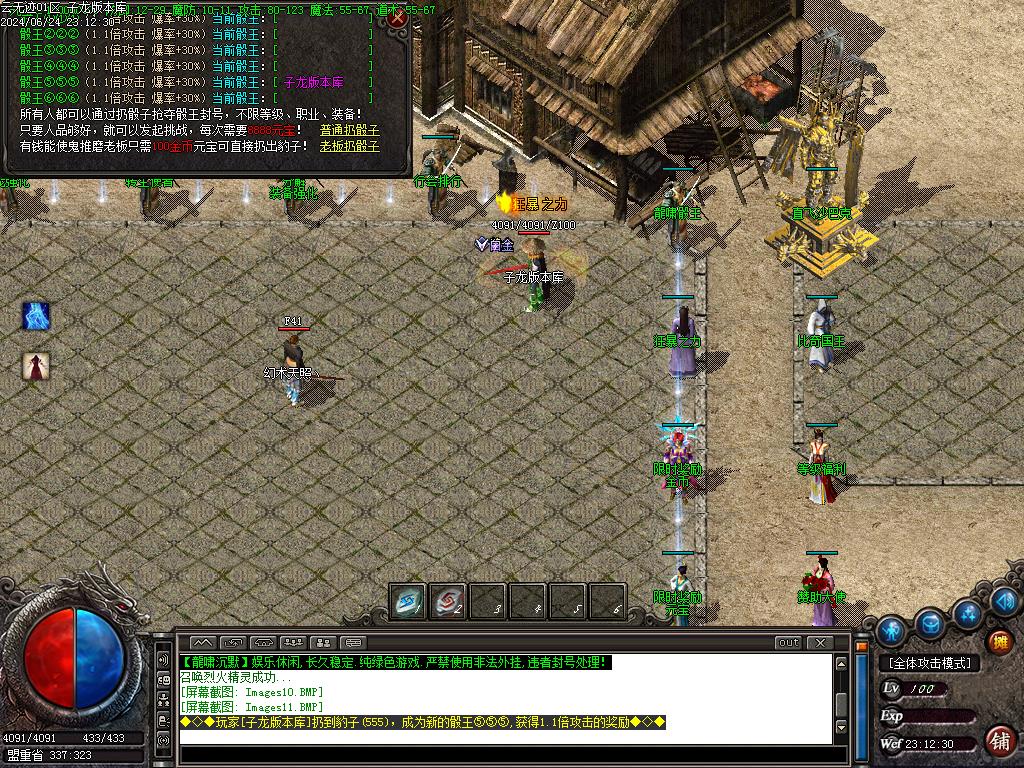Toggle sound with the blue speaker button
This screenshot has height=768, width=1024.
1005,601
